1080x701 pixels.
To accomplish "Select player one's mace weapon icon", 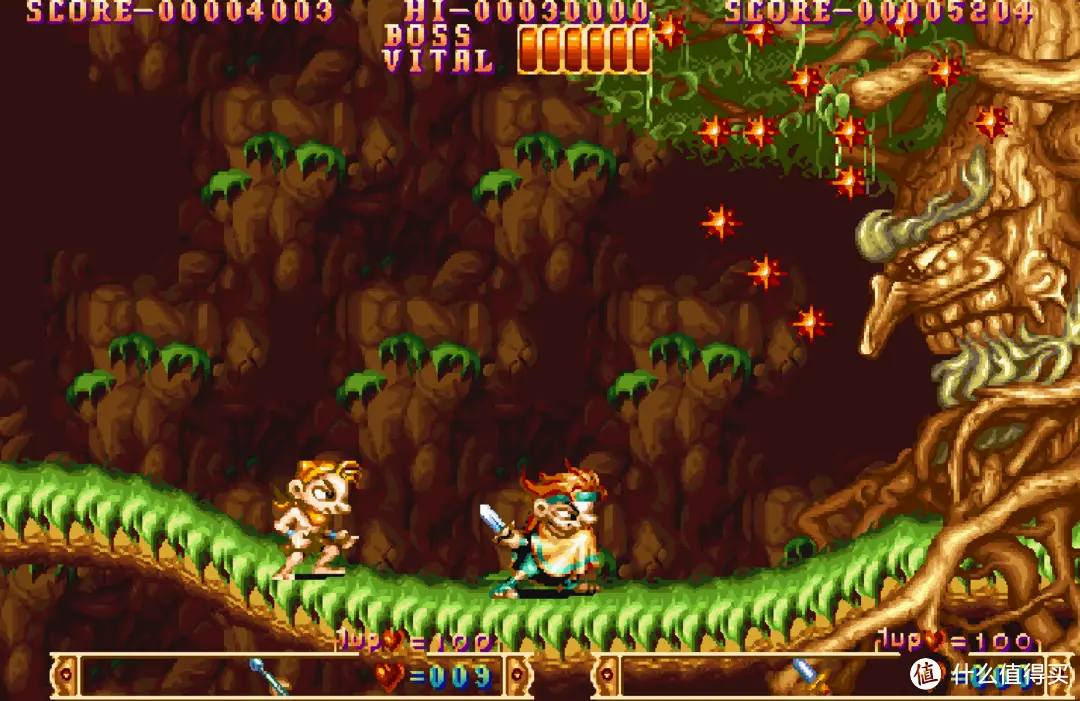I will click(x=268, y=677).
